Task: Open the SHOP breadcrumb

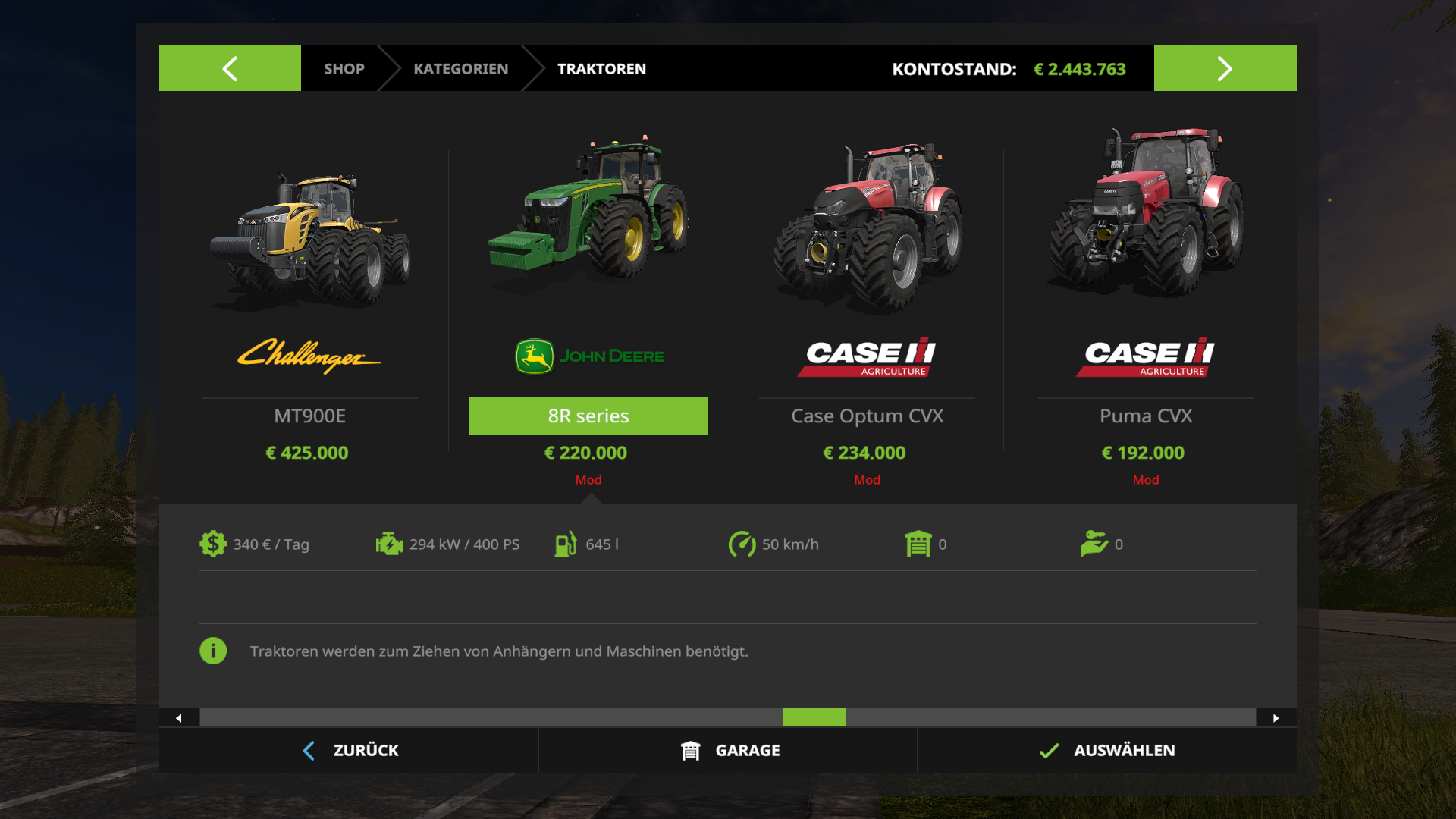Action: 344,69
